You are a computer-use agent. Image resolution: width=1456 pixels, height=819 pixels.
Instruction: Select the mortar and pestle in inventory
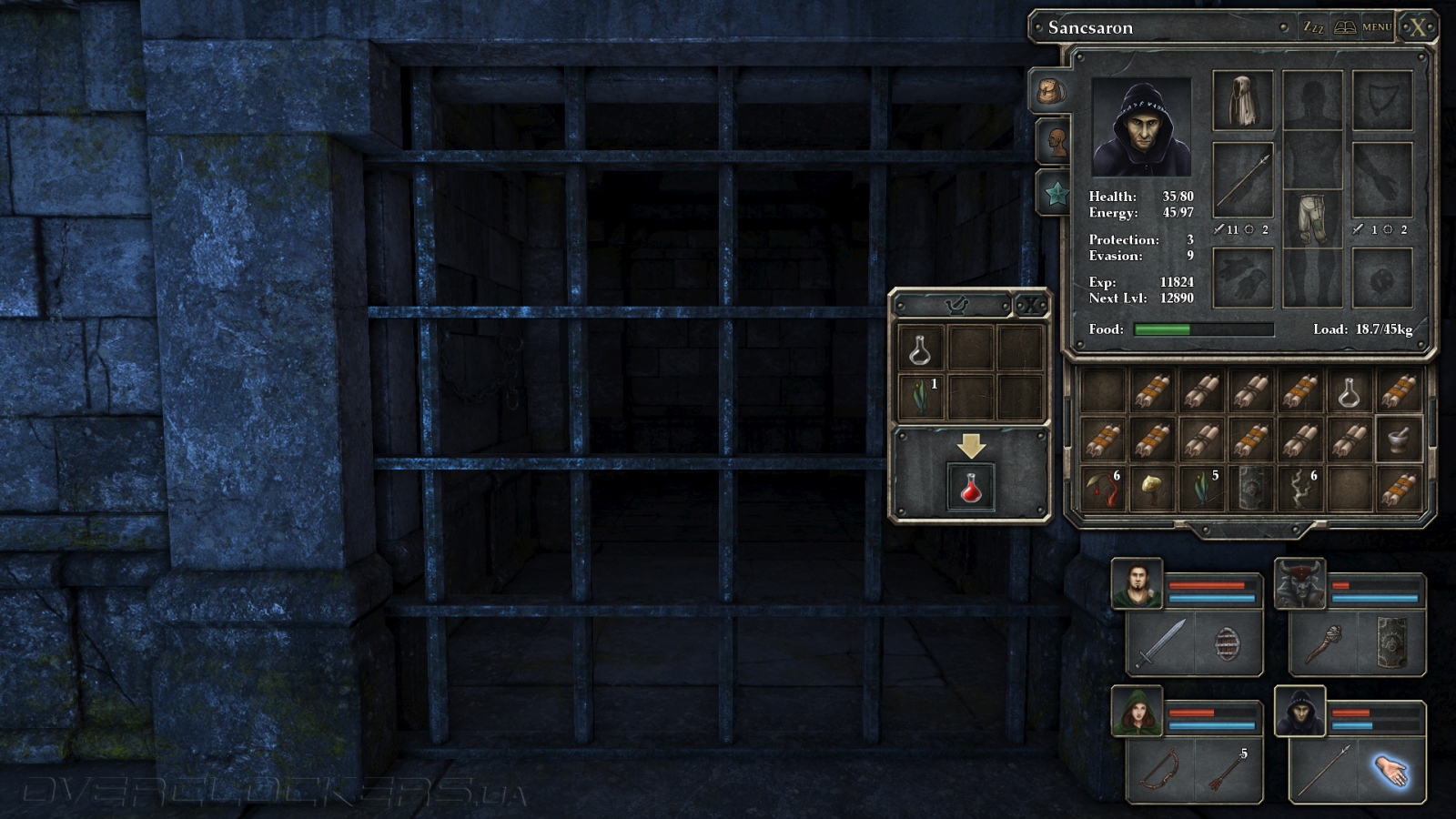(1398, 440)
